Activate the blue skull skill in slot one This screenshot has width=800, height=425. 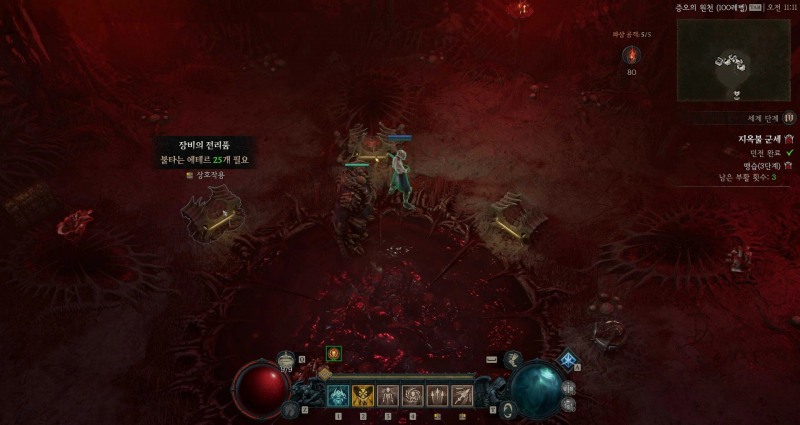pyautogui.click(x=338, y=396)
